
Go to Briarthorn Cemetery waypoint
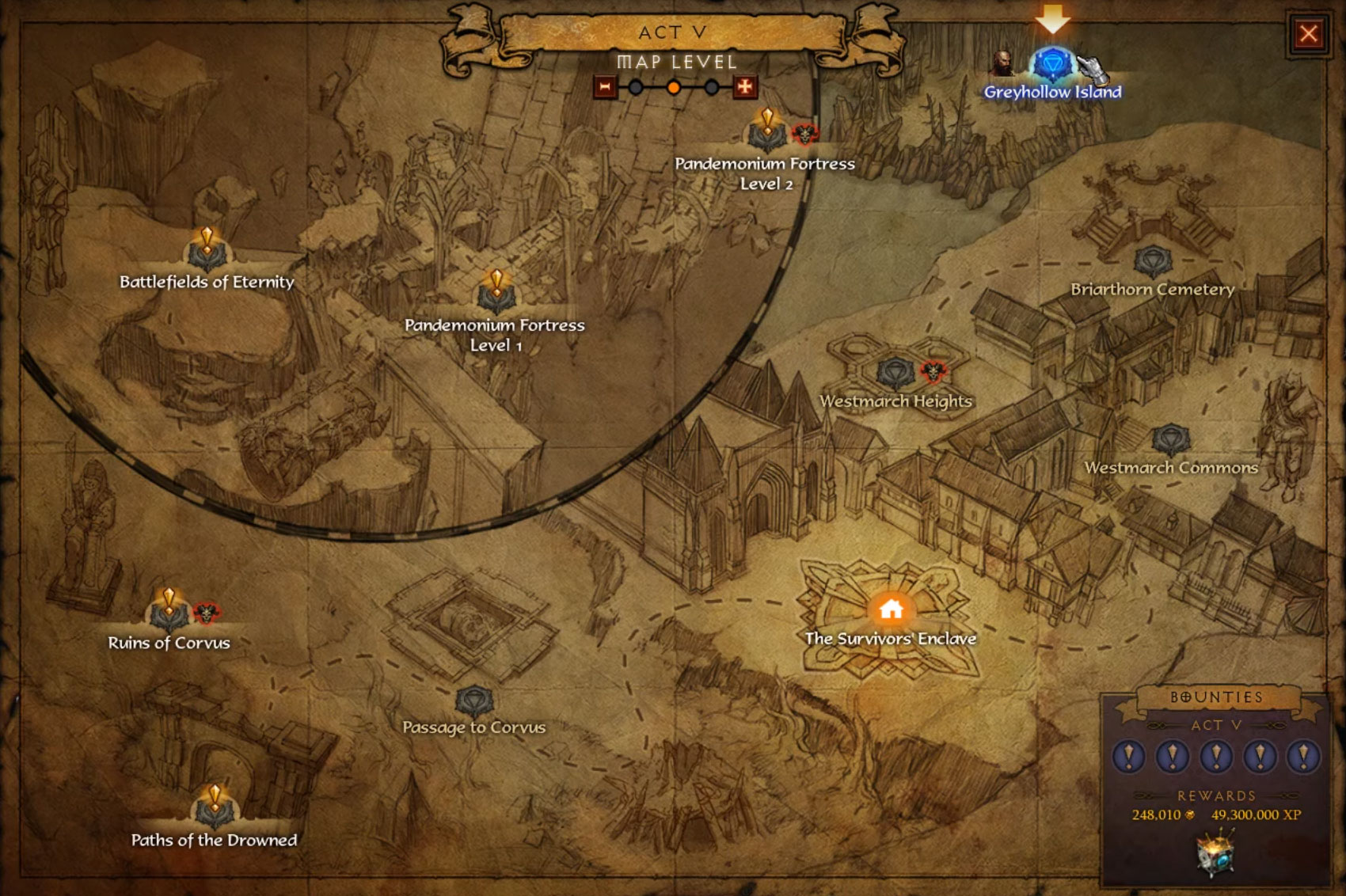click(1152, 262)
